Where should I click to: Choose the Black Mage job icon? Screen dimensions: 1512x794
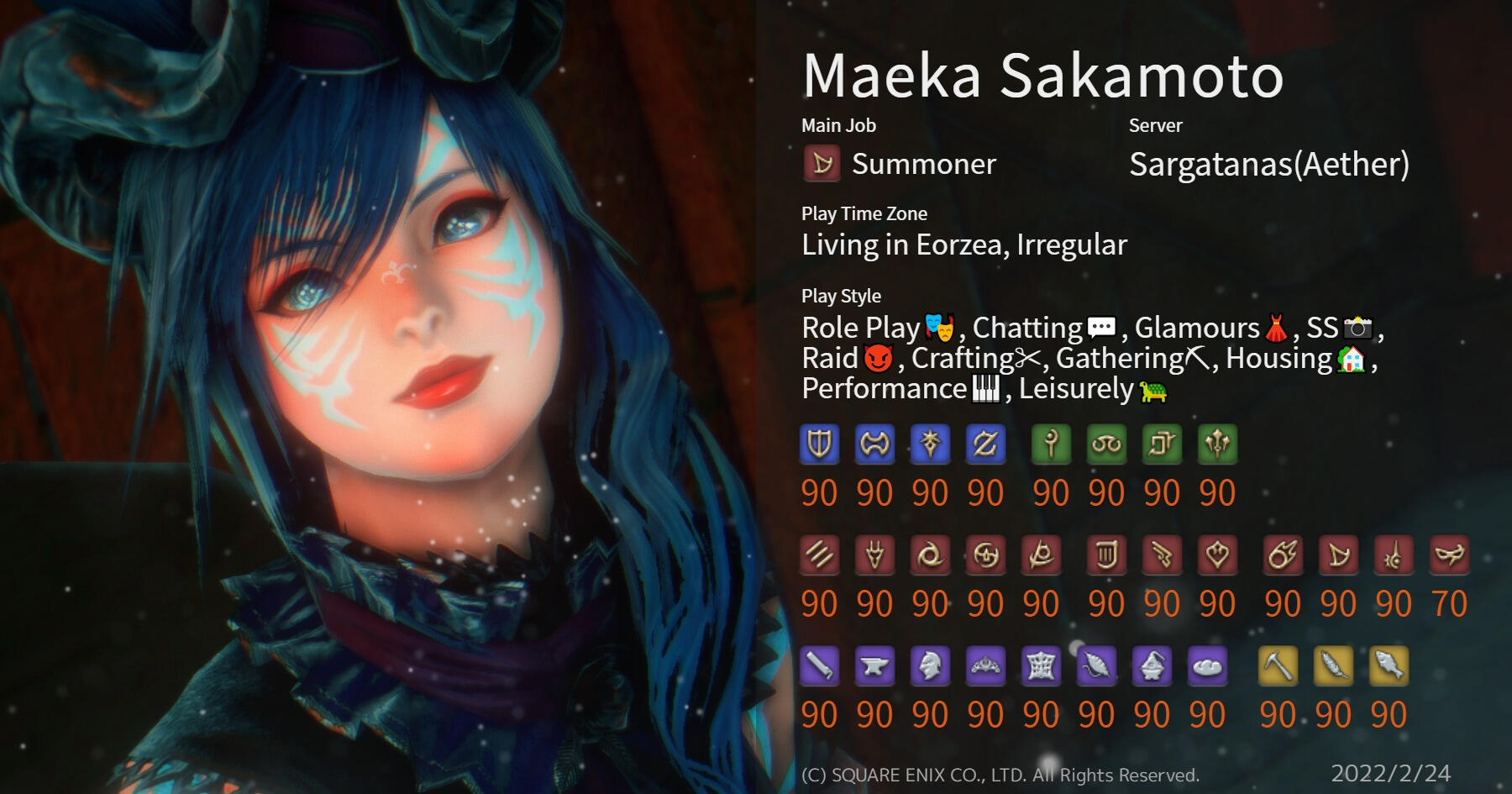(1283, 555)
